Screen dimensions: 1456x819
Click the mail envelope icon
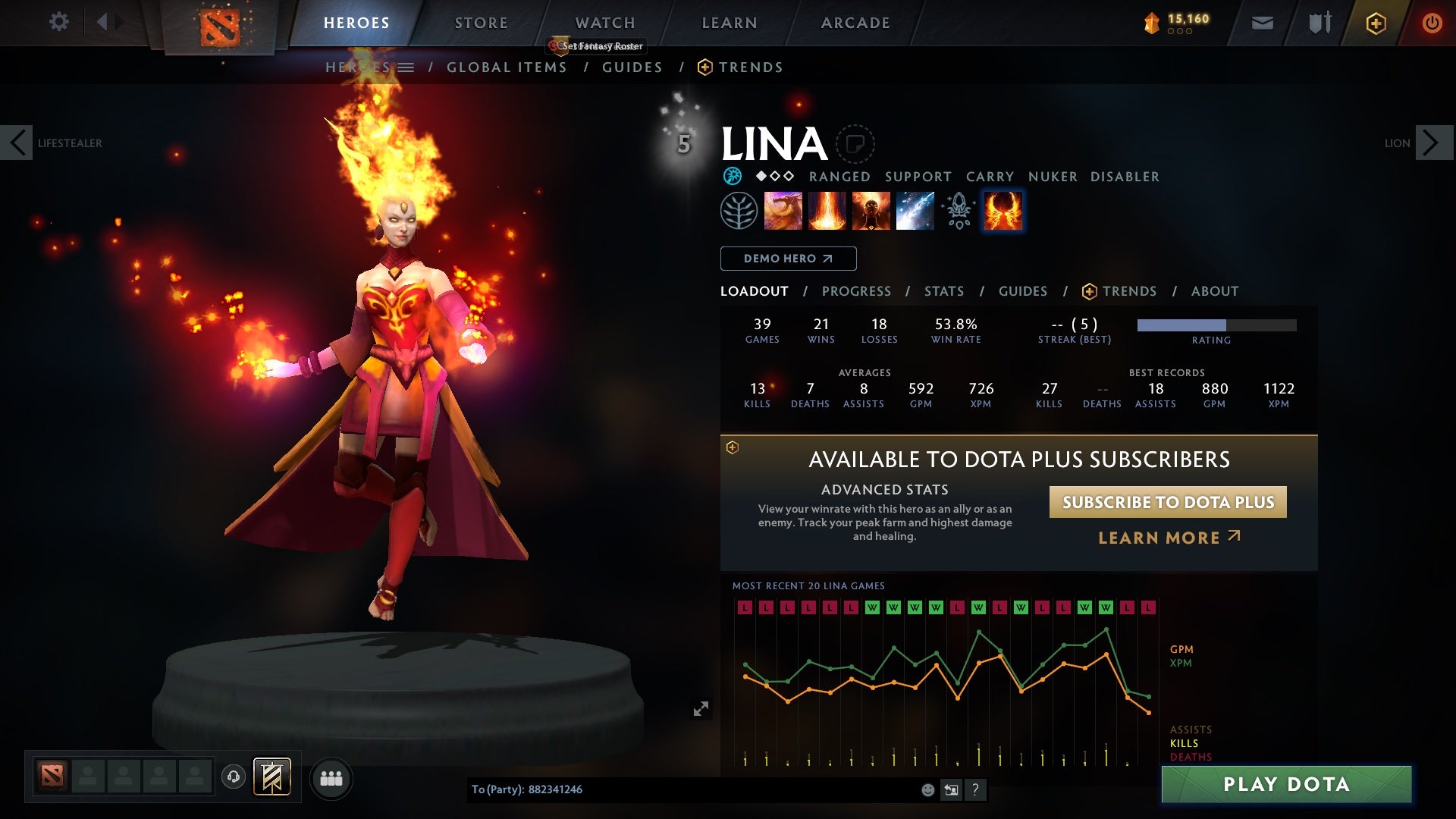(1263, 22)
